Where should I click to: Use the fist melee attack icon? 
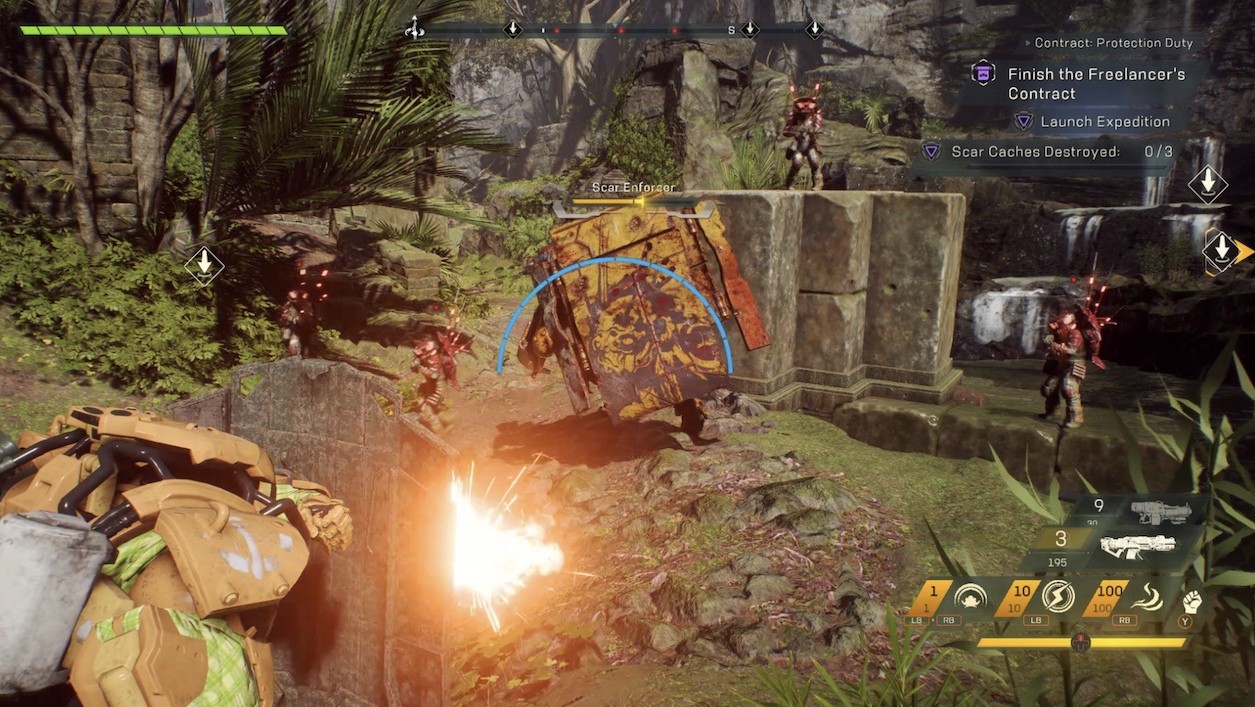coord(1192,602)
